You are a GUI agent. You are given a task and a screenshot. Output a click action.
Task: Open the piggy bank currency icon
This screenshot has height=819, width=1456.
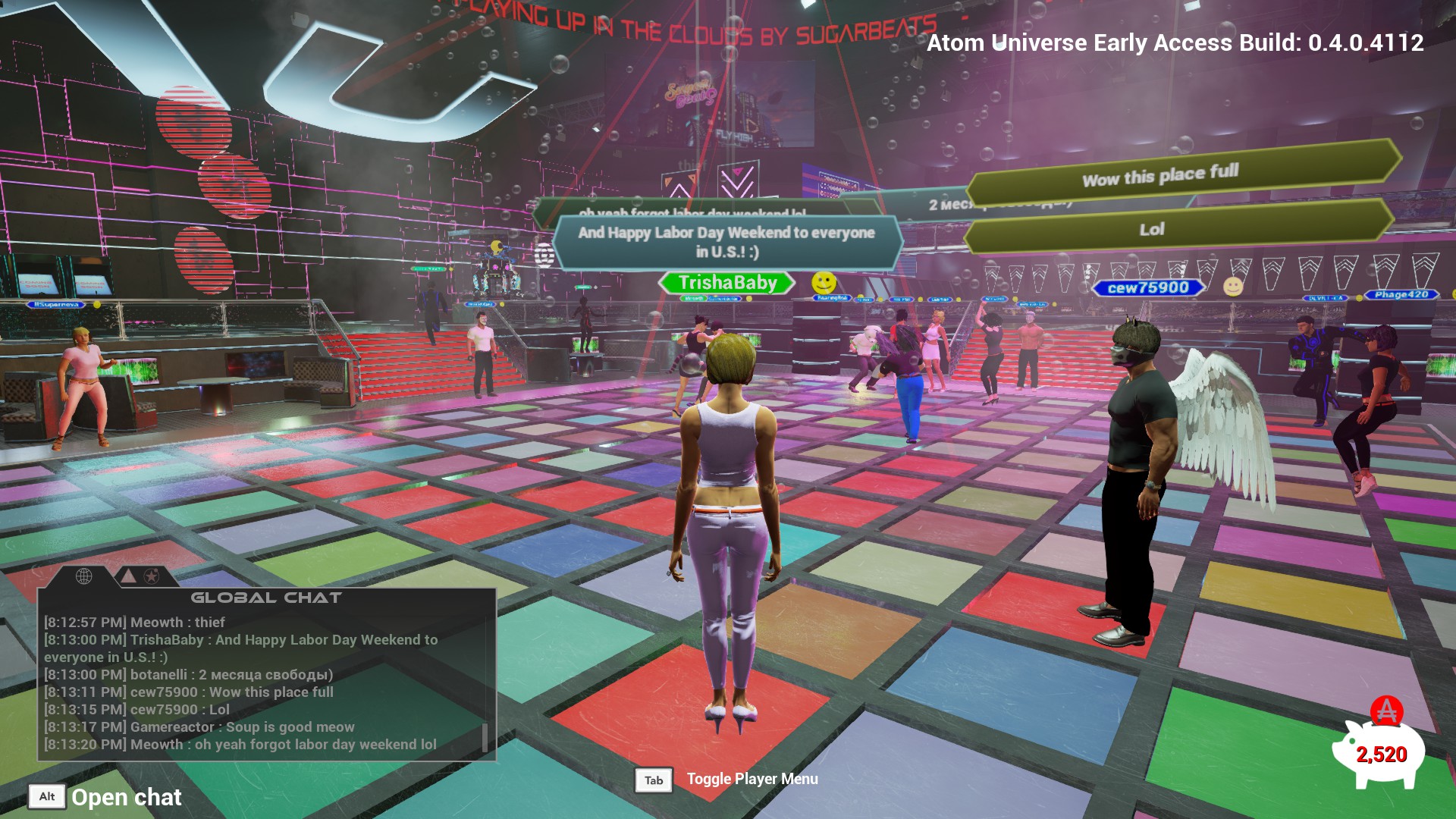tap(1379, 752)
